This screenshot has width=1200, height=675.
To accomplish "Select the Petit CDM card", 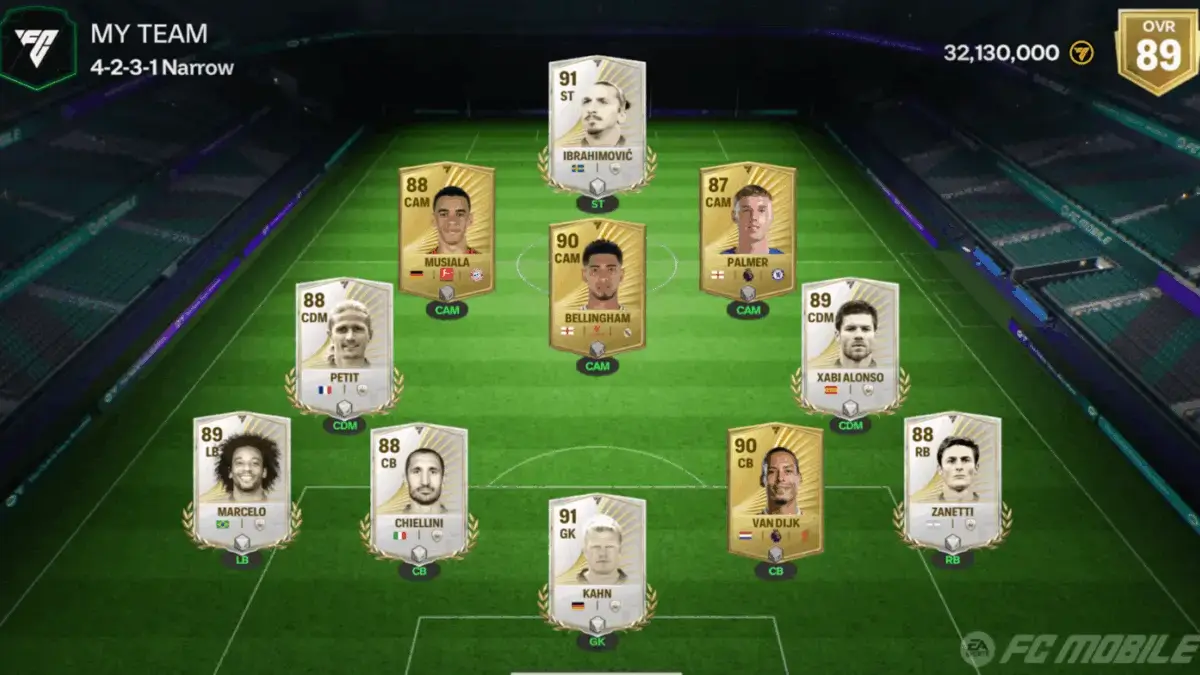I will [x=344, y=346].
